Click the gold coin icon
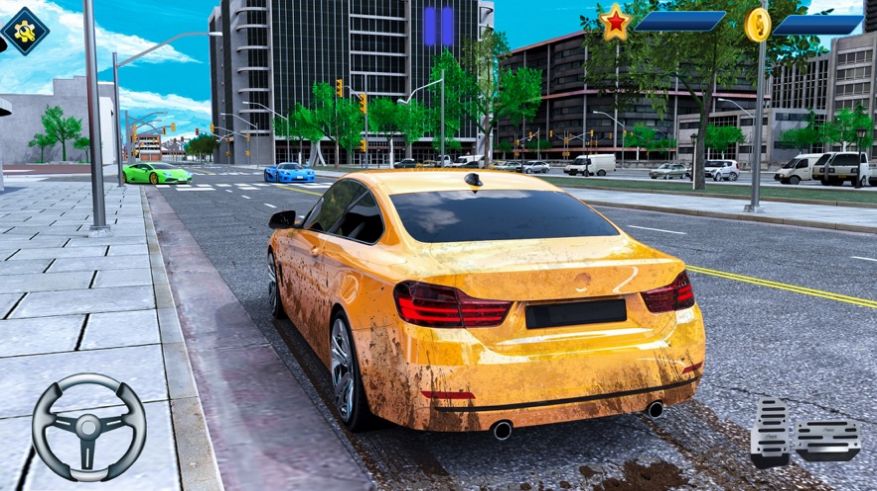 (x=757, y=24)
